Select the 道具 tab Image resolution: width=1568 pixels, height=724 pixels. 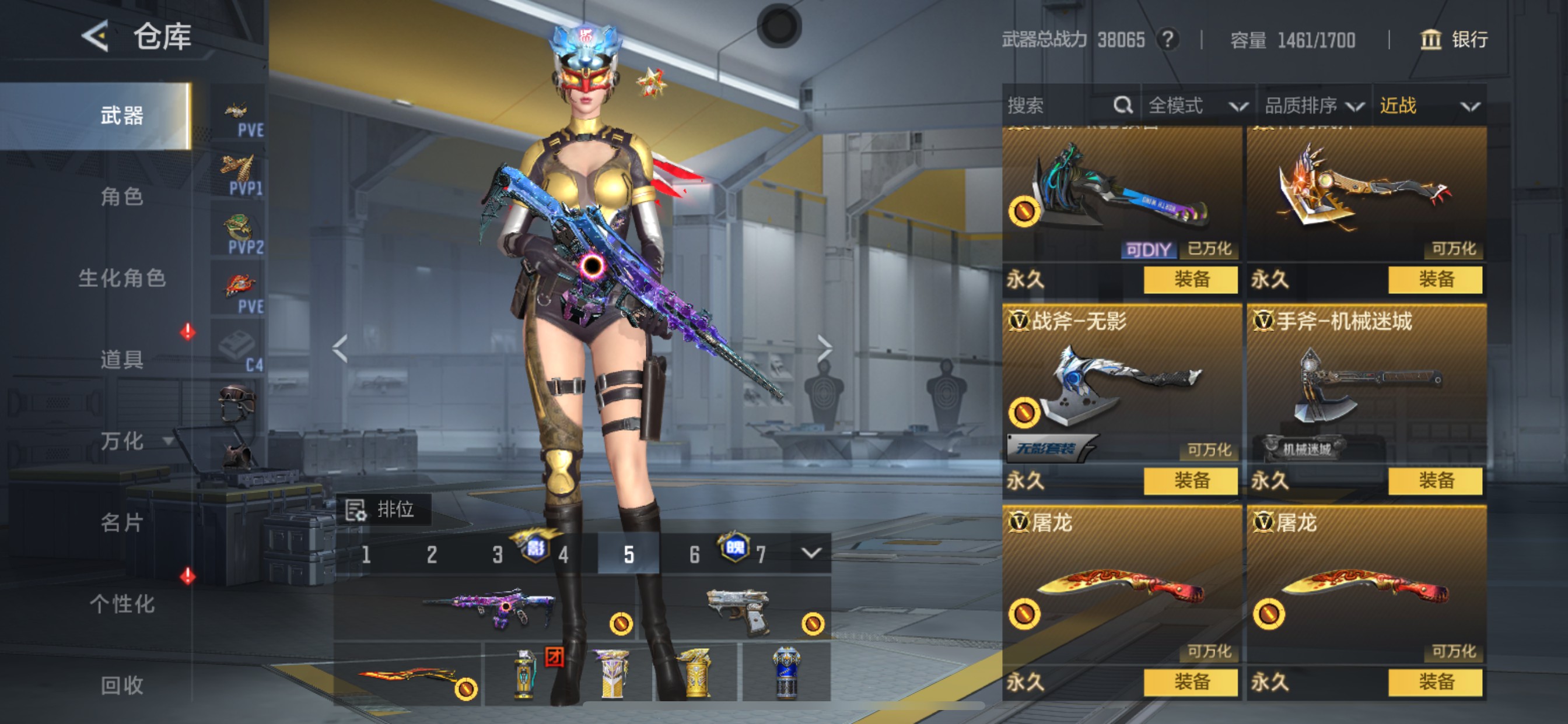coord(122,359)
